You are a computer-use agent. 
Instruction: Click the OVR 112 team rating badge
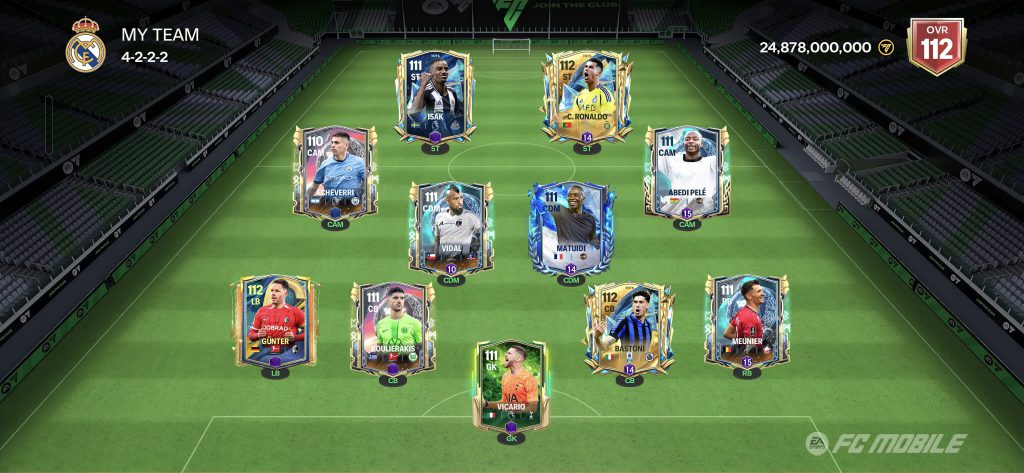pos(935,46)
